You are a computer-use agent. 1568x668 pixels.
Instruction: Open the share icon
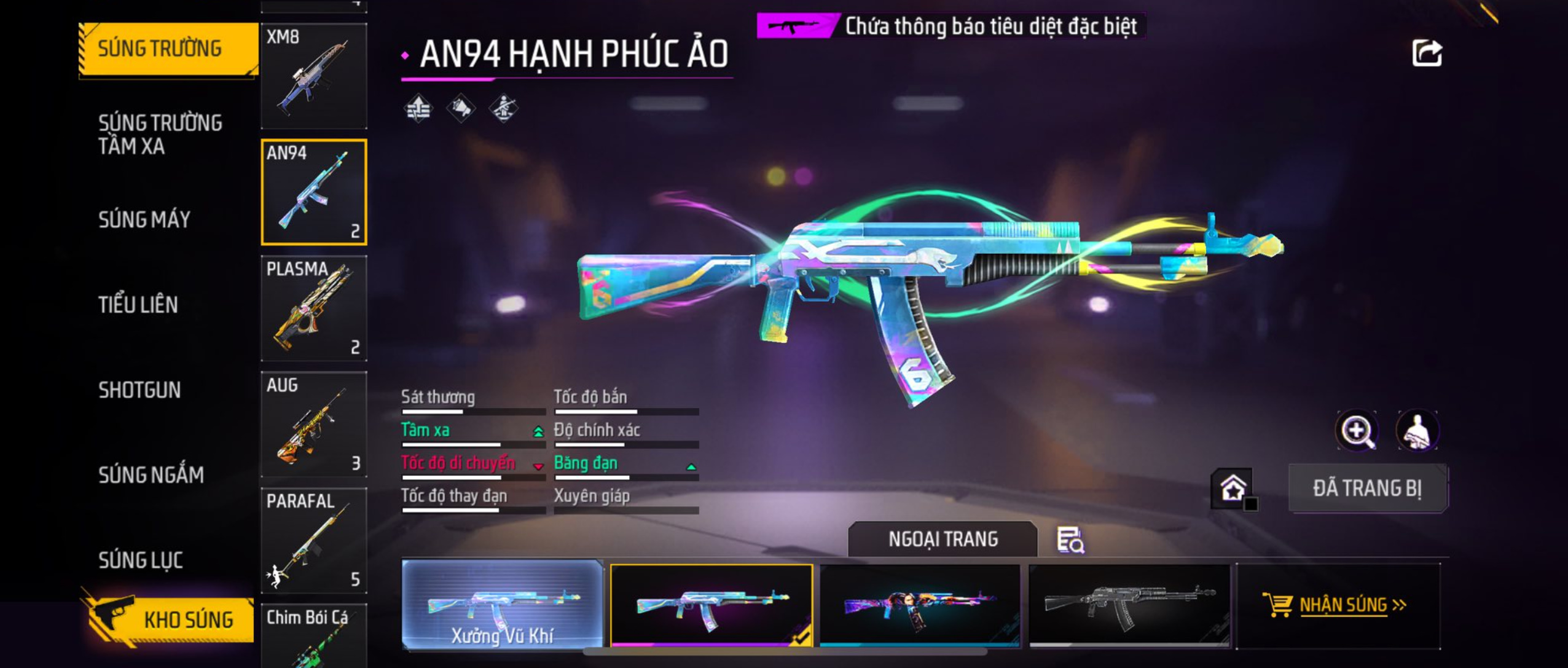click(x=1426, y=53)
